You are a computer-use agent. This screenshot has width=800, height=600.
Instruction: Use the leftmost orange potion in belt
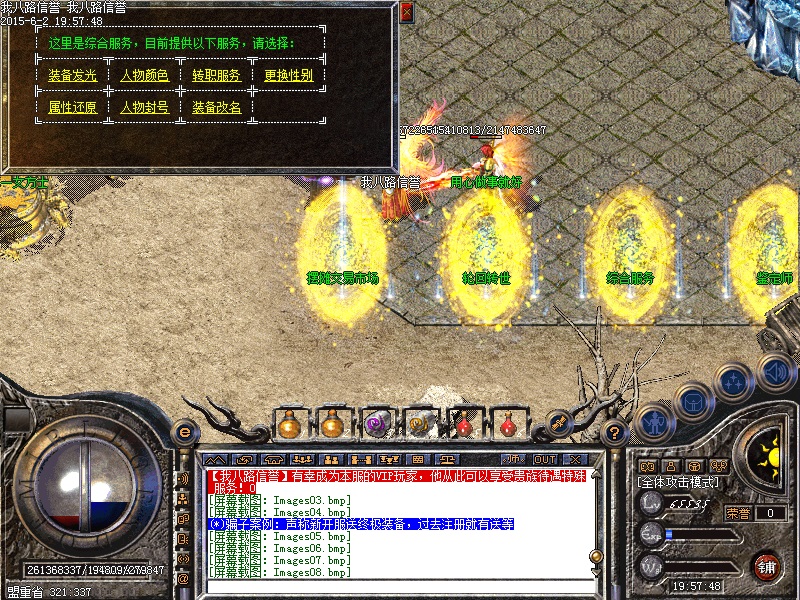tap(289, 424)
